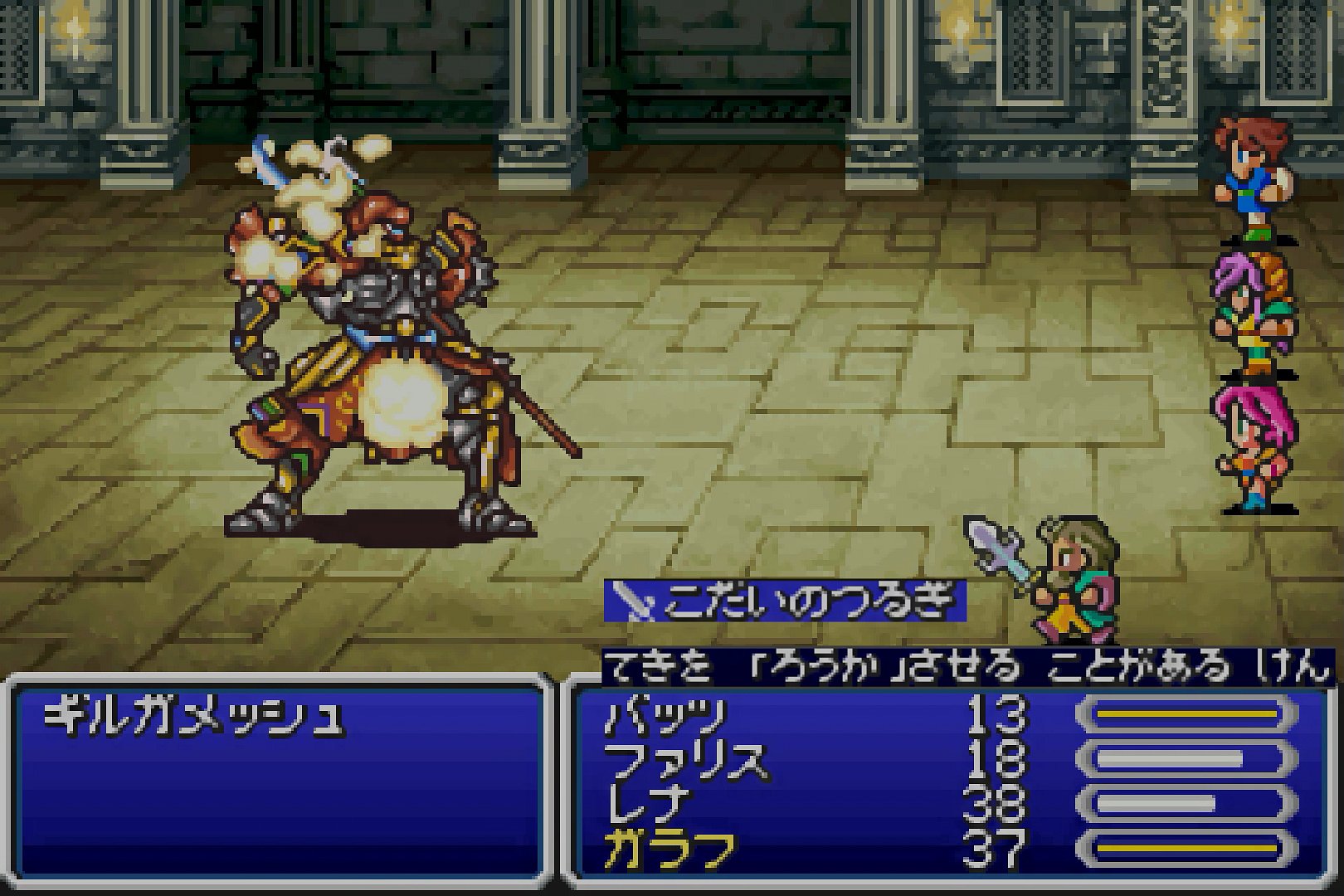This screenshot has height=896, width=1344.
Task: Select the highlighted ガラフ party row
Action: [670, 850]
